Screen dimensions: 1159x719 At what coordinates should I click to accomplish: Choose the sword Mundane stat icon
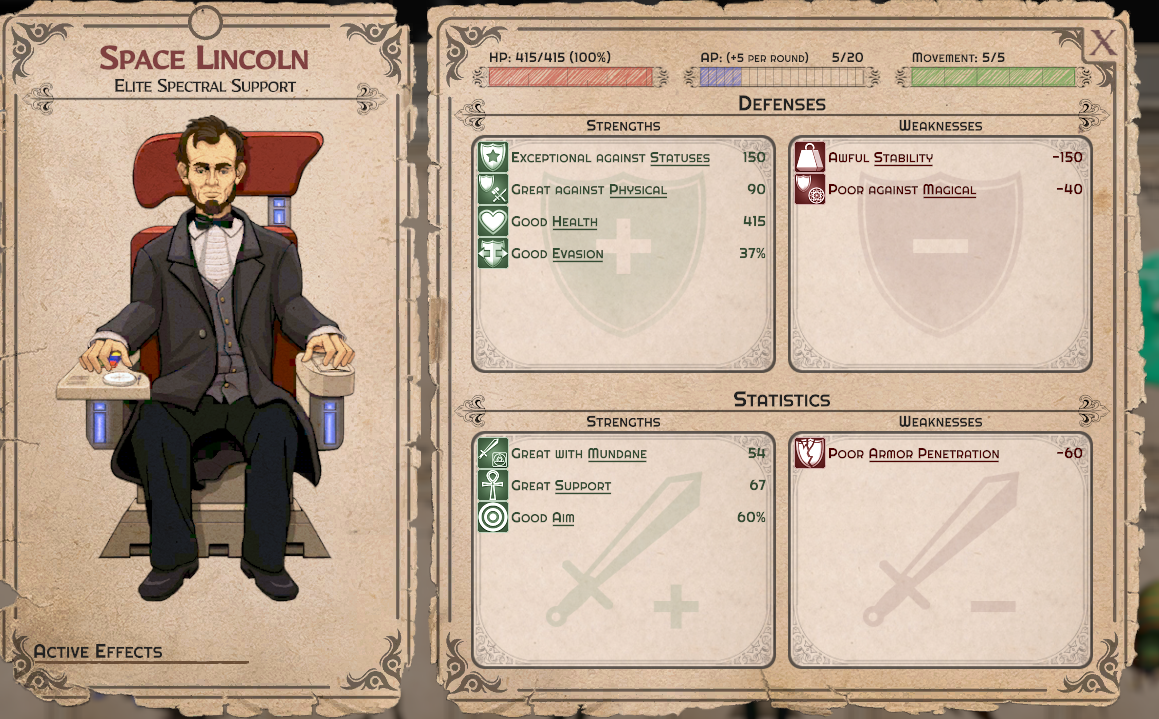point(493,453)
